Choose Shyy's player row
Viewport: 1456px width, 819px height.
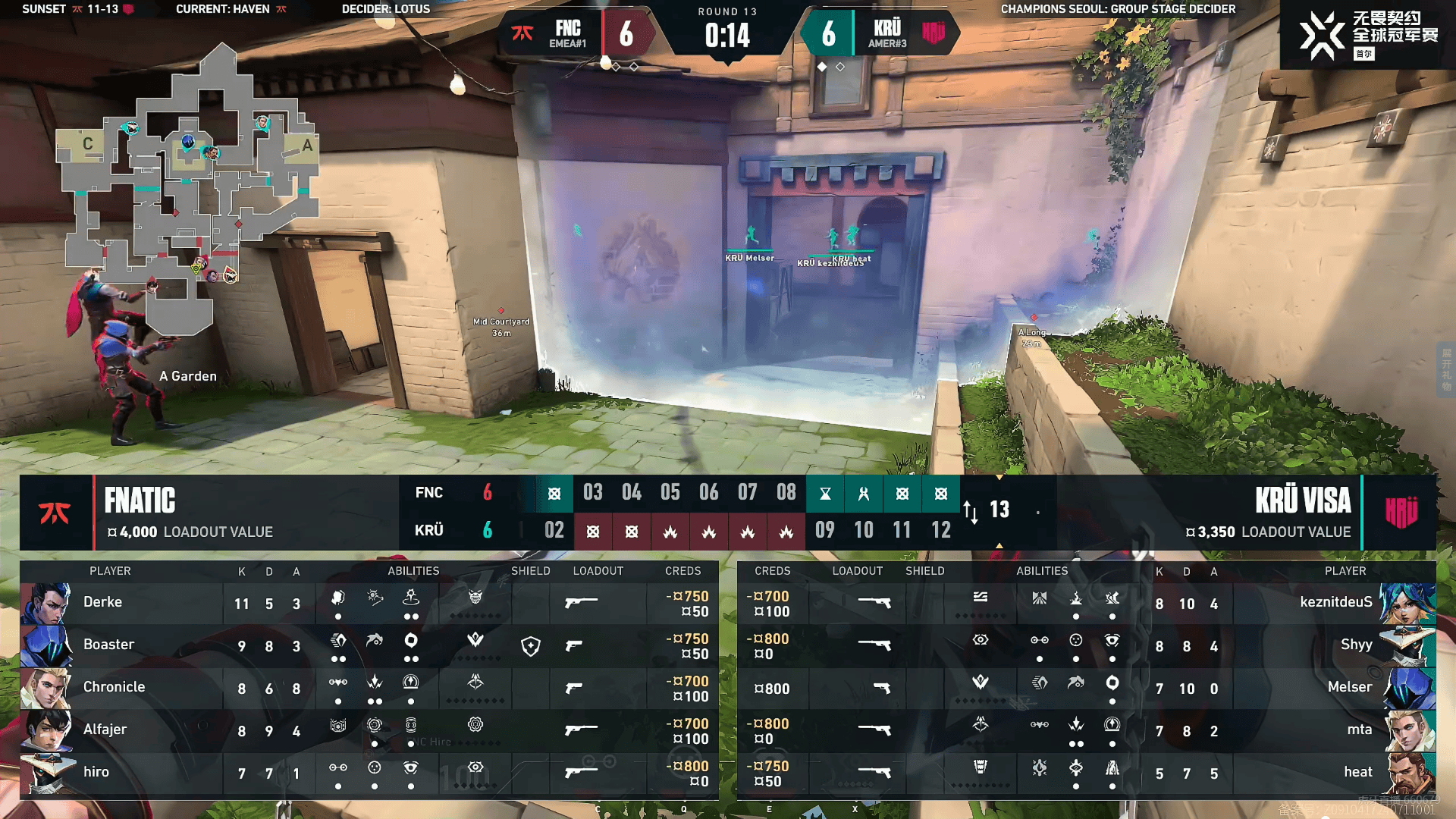click(x=1356, y=645)
